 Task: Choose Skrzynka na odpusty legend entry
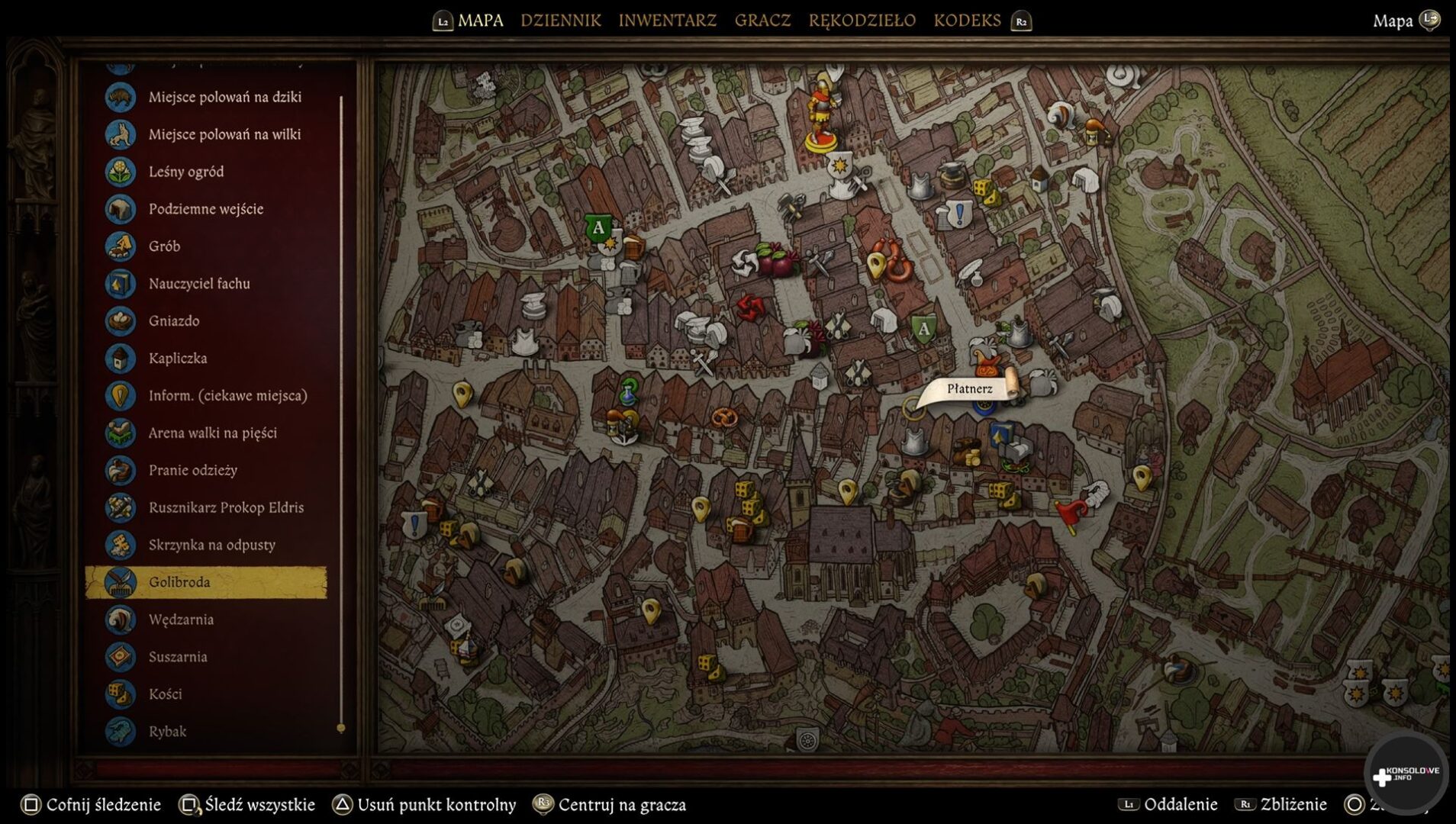point(211,546)
